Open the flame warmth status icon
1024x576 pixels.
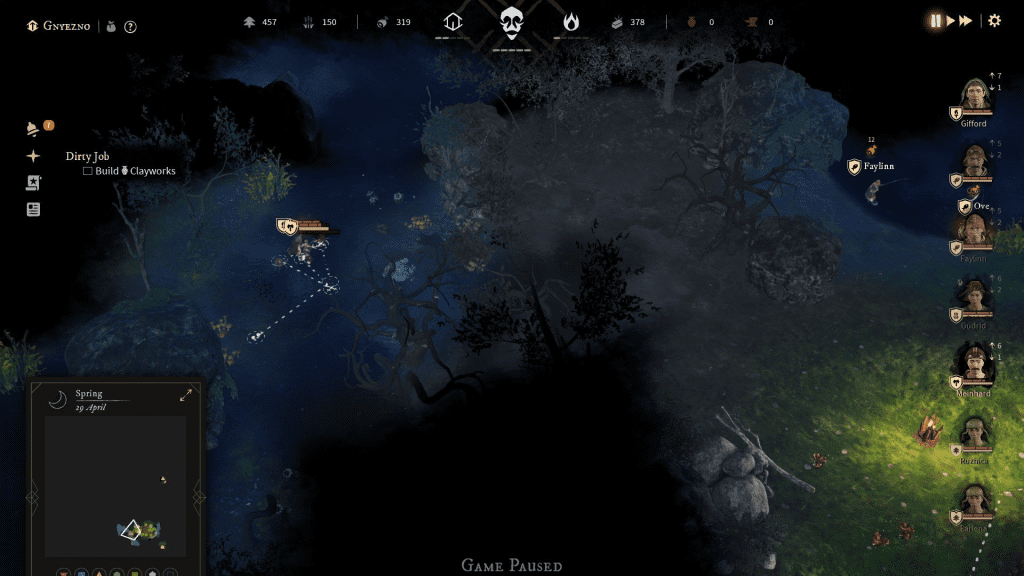[571, 21]
